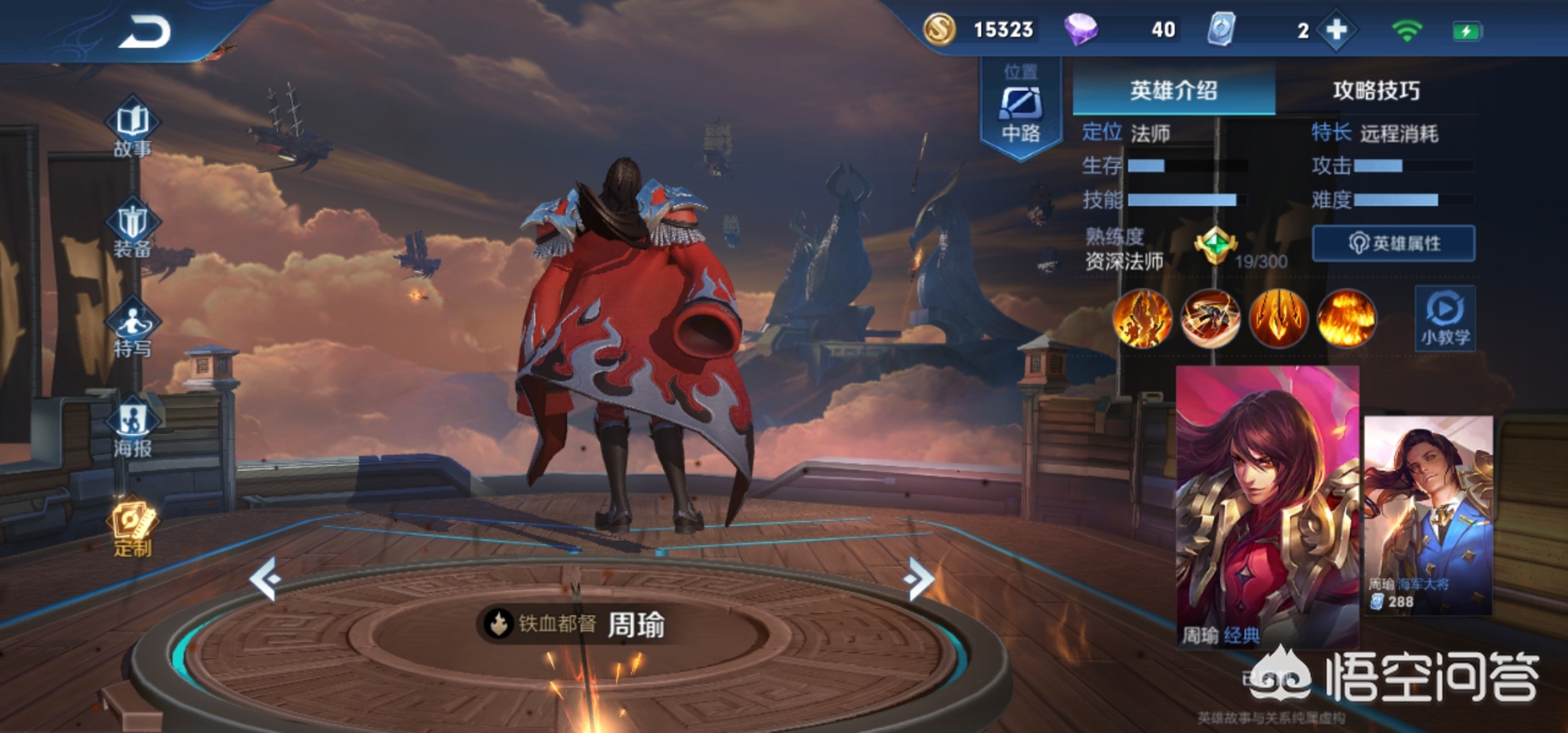This screenshot has height=733, width=1568.
Task: View the third skill icon with fire claws
Action: [1278, 318]
